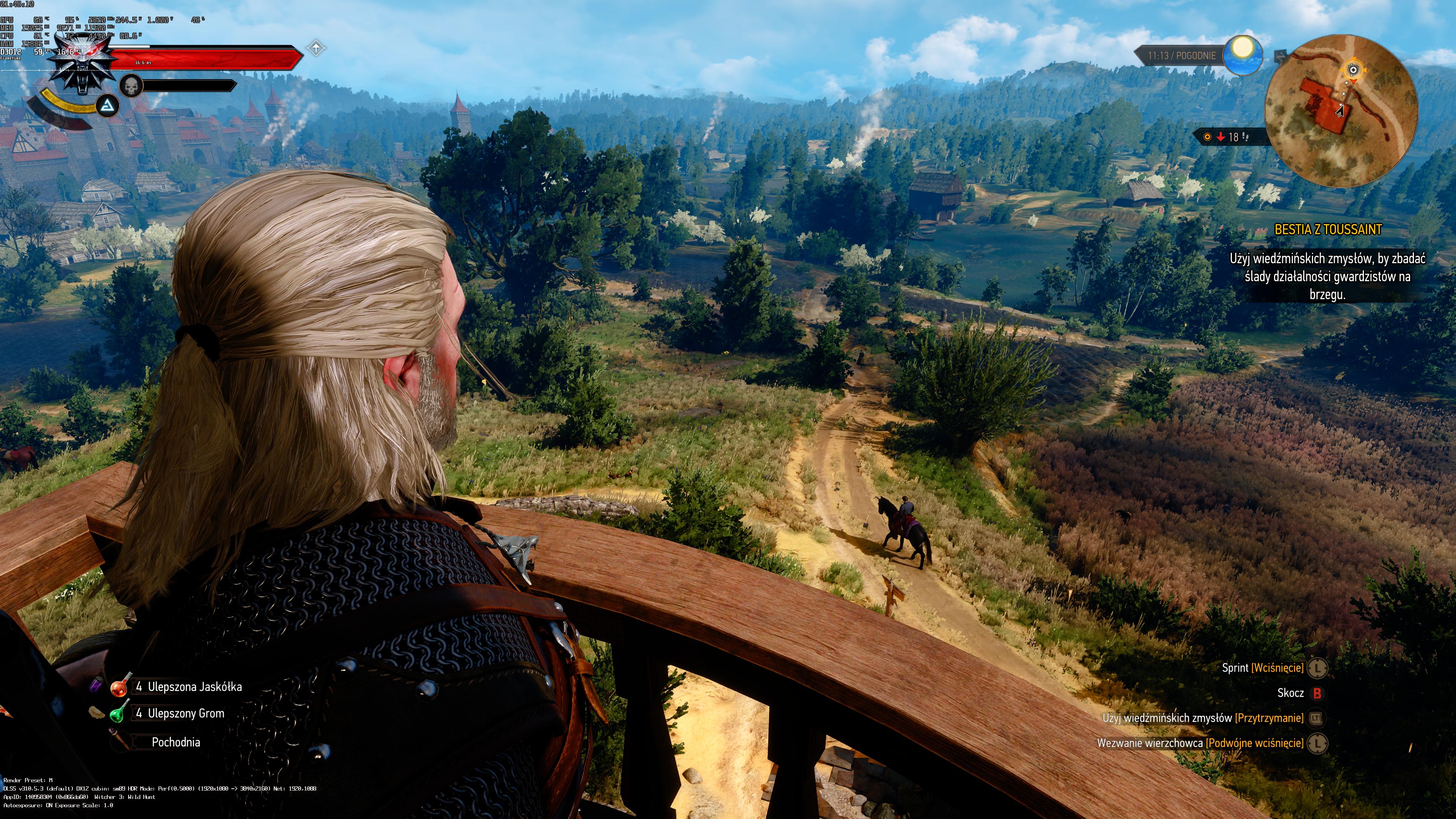Select the Bestia z Toussaint quest tracker

1327,229
